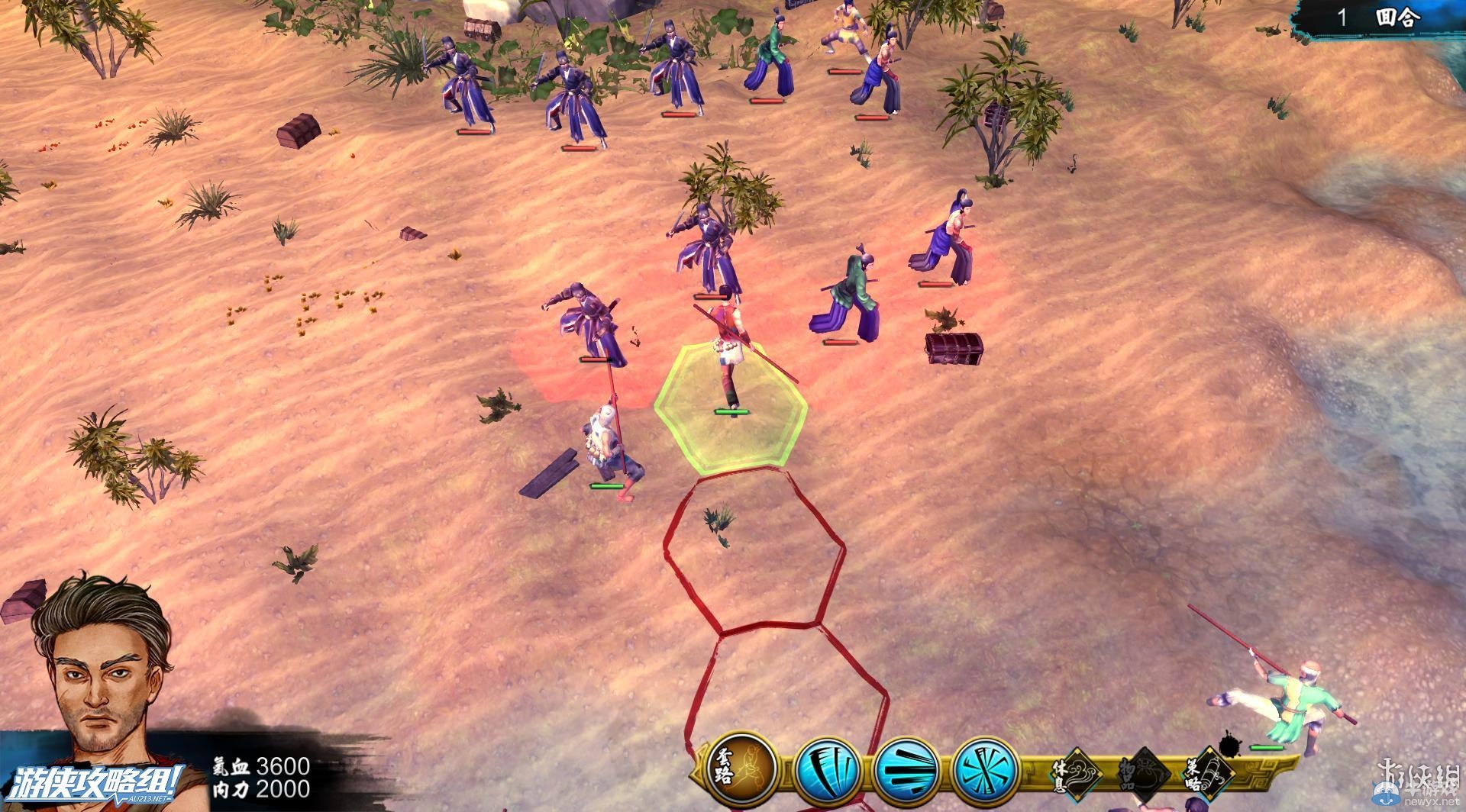Activate the vertical claw slash skill

(x=826, y=768)
